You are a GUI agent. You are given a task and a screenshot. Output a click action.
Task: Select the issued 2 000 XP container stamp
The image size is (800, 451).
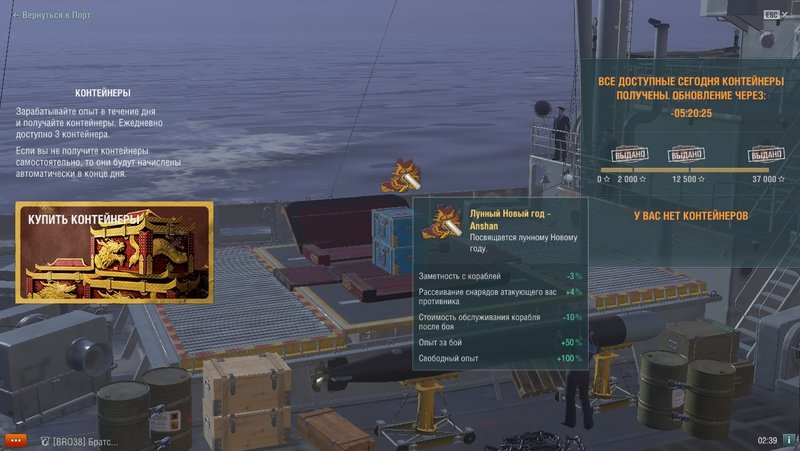[630, 155]
